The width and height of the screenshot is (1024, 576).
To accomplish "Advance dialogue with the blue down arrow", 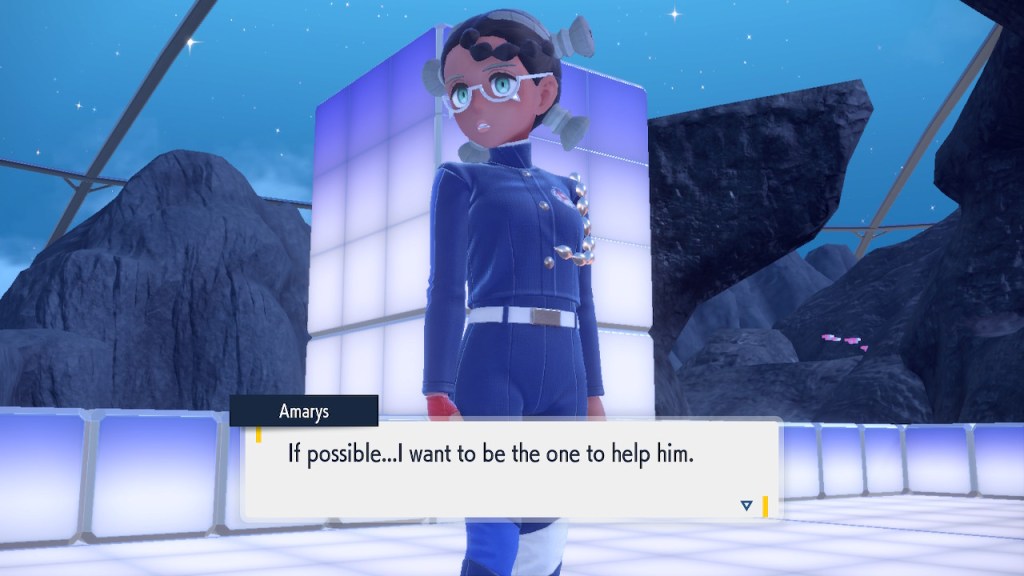I will [x=746, y=506].
